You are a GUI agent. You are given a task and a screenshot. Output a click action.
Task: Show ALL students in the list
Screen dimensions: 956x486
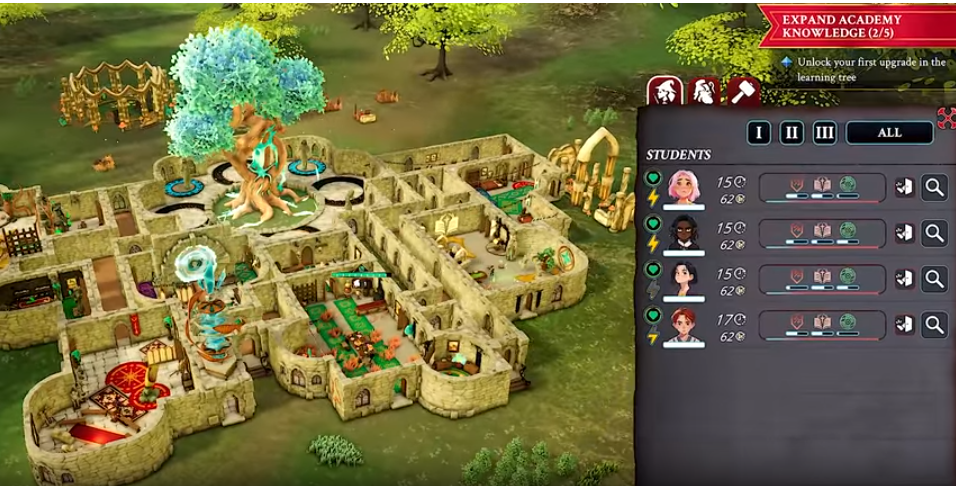889,133
